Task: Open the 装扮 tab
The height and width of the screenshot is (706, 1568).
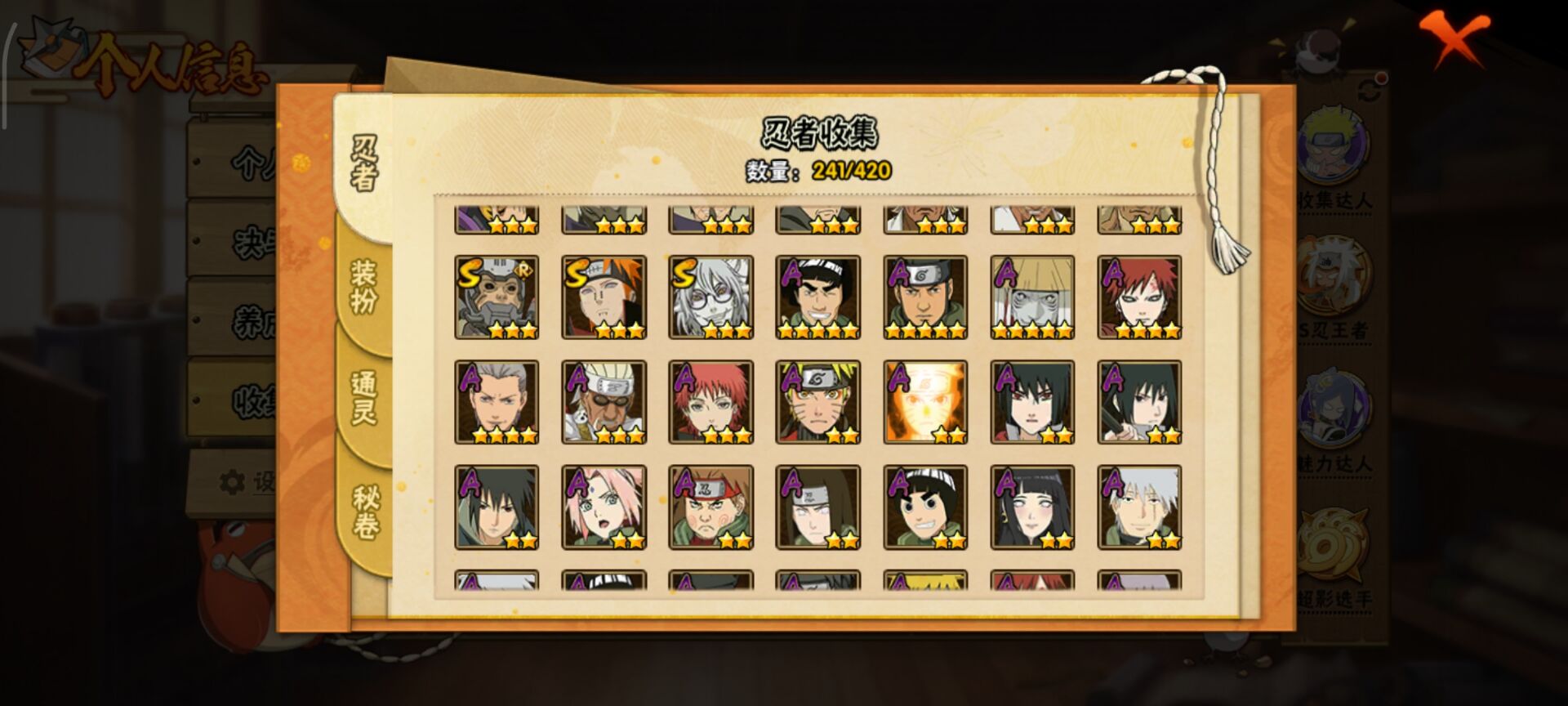Action: click(x=364, y=286)
